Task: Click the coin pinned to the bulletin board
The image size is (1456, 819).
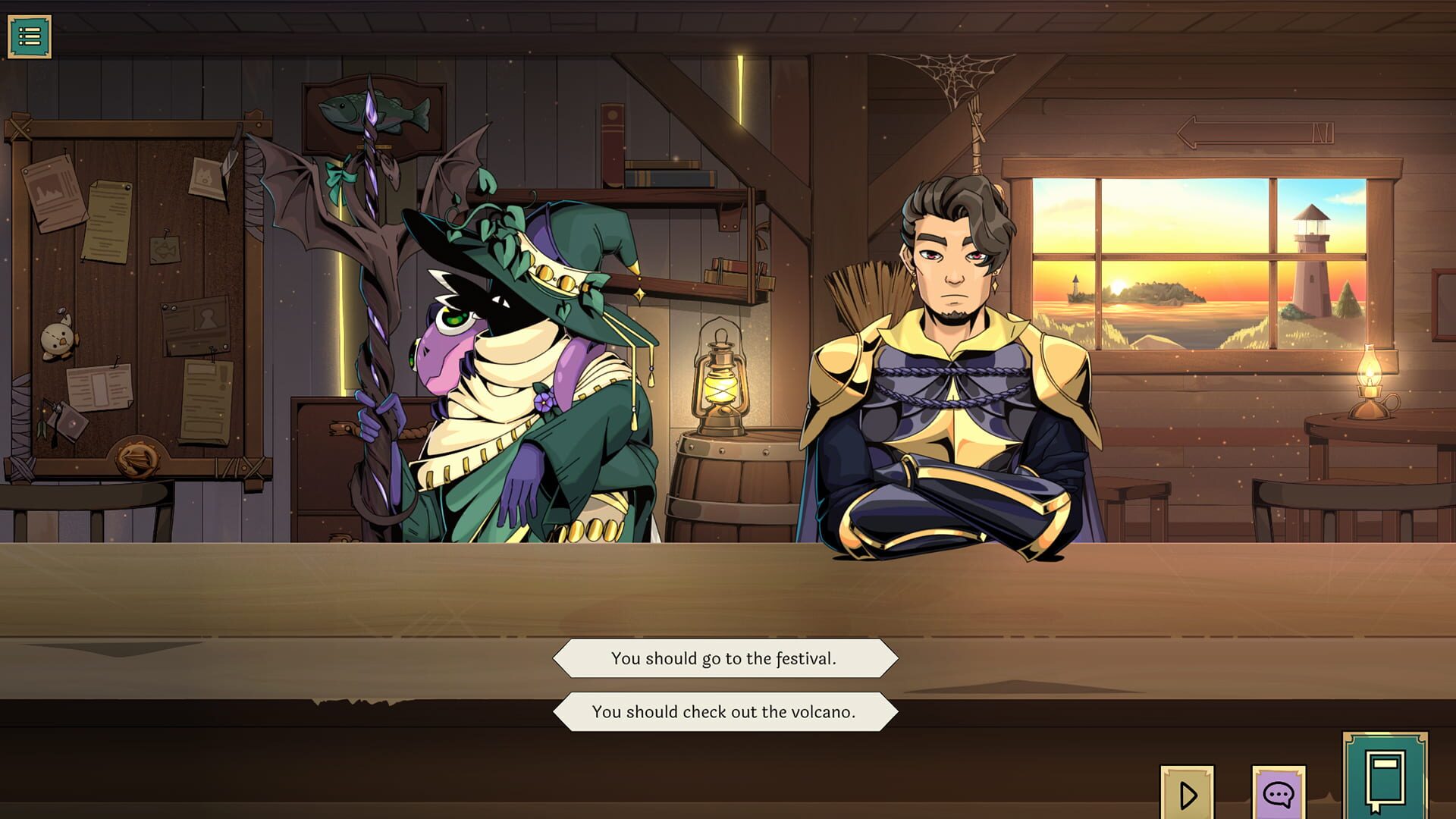Action: pos(135,456)
